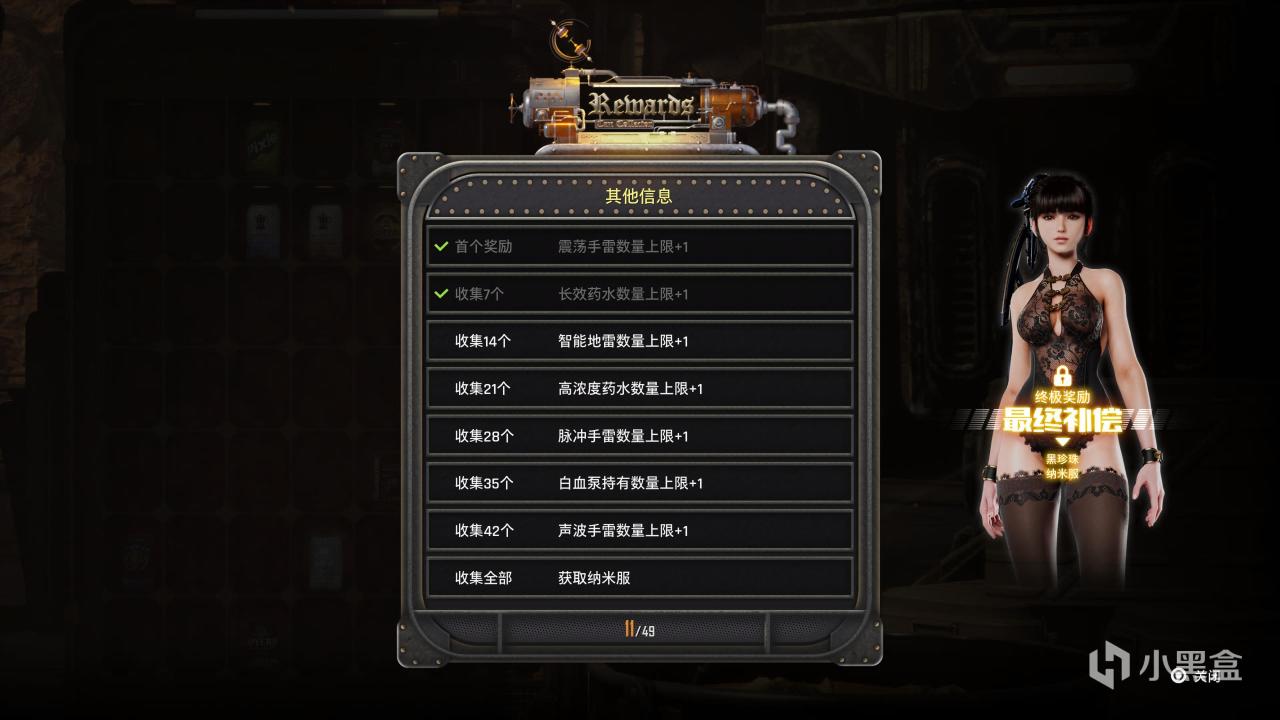Toggle completion state of 首个奖励 entry
Image resolution: width=1280 pixels, height=720 pixels.
coord(640,246)
